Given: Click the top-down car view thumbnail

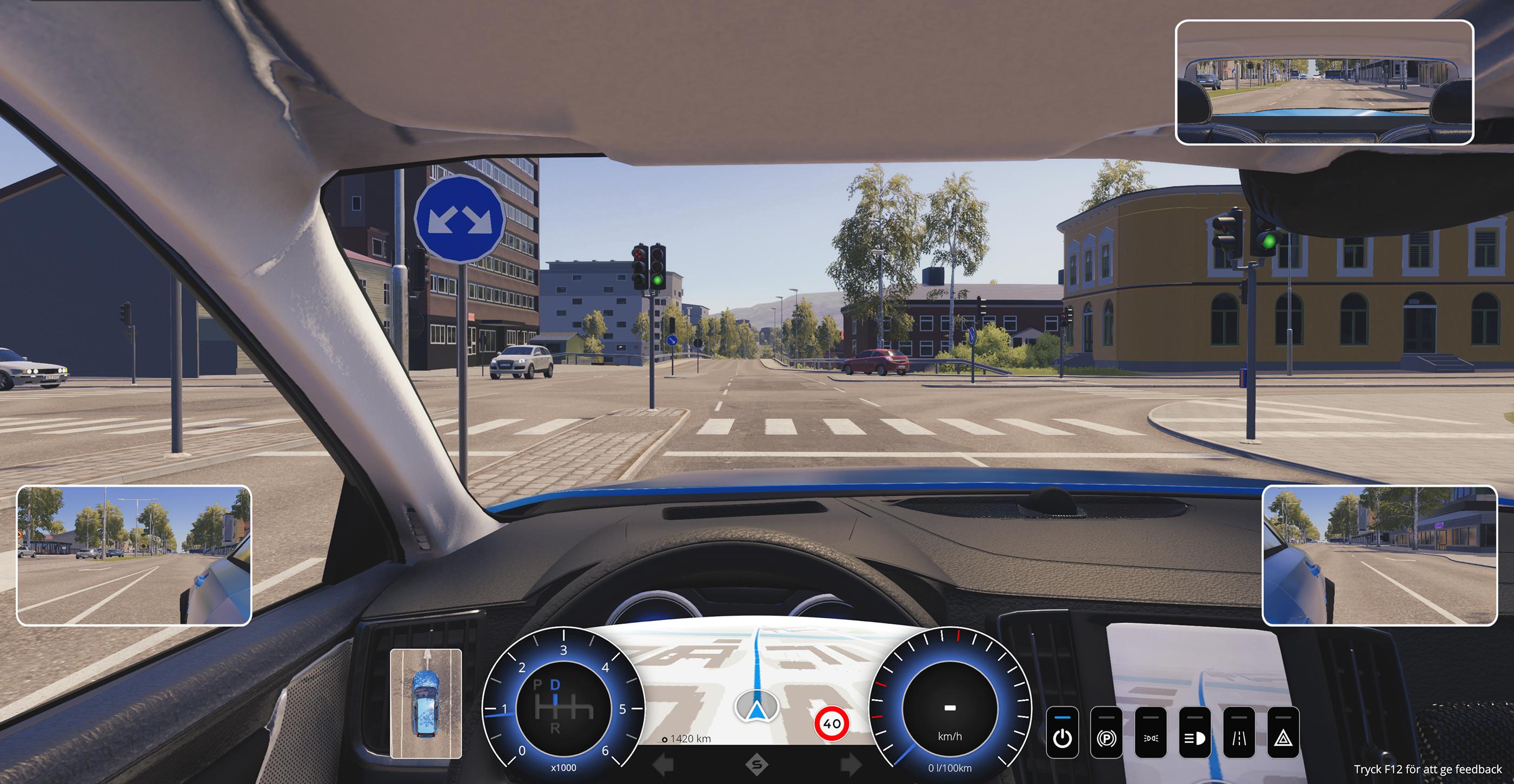Looking at the screenshot, I should tap(426, 703).
